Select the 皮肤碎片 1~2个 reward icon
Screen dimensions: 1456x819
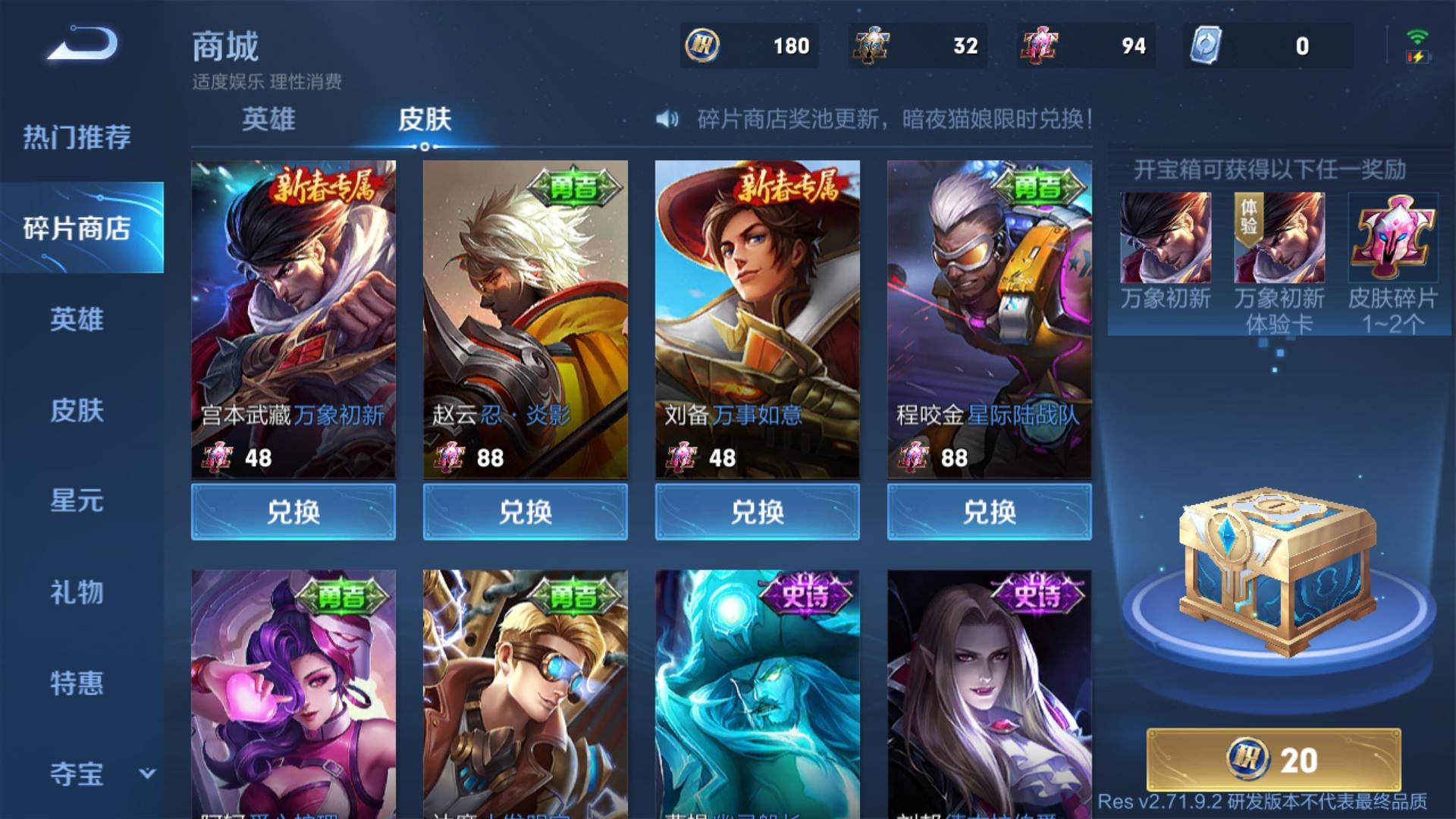(x=1392, y=237)
